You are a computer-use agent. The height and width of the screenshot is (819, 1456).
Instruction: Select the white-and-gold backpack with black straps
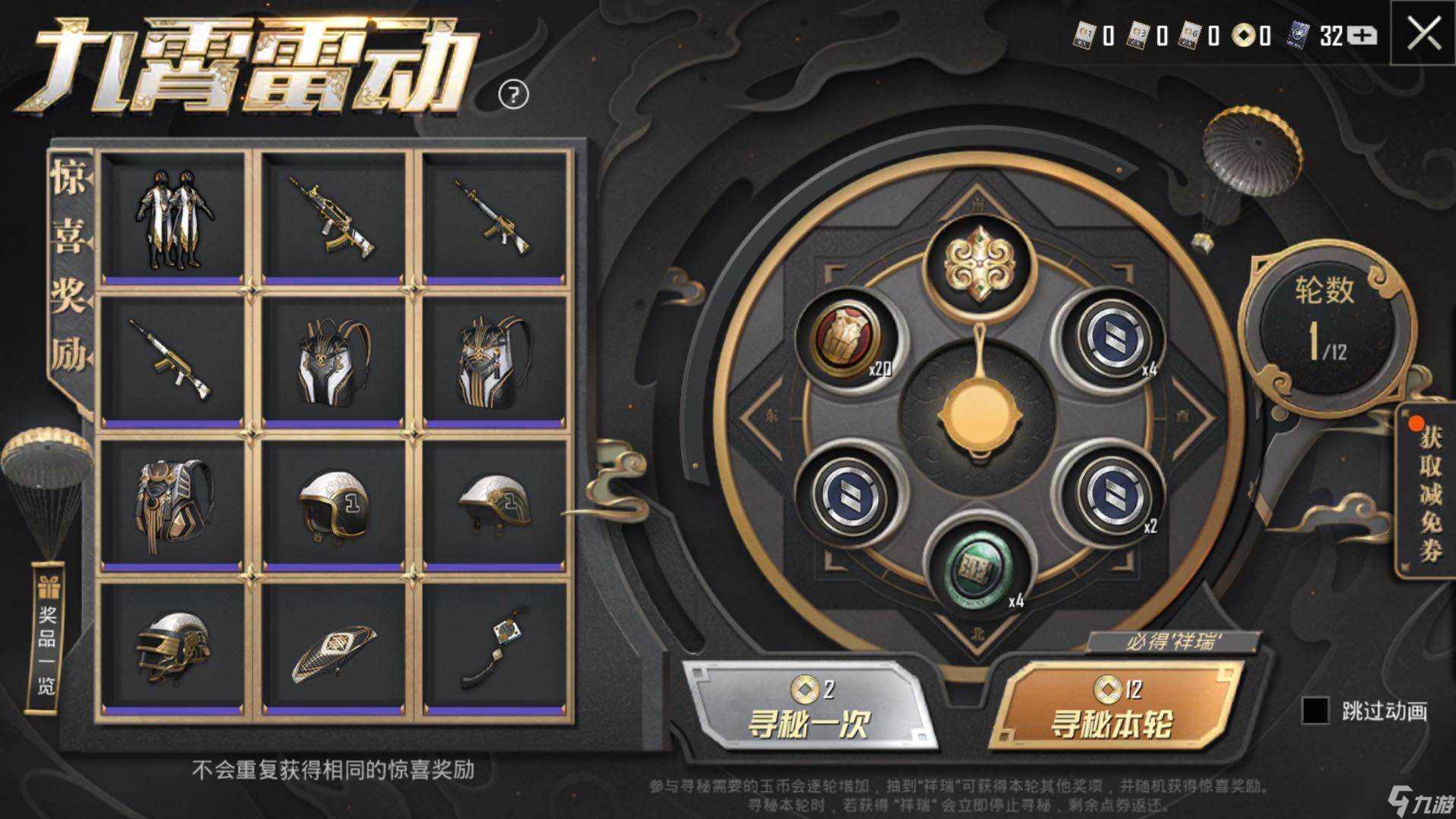334,364
